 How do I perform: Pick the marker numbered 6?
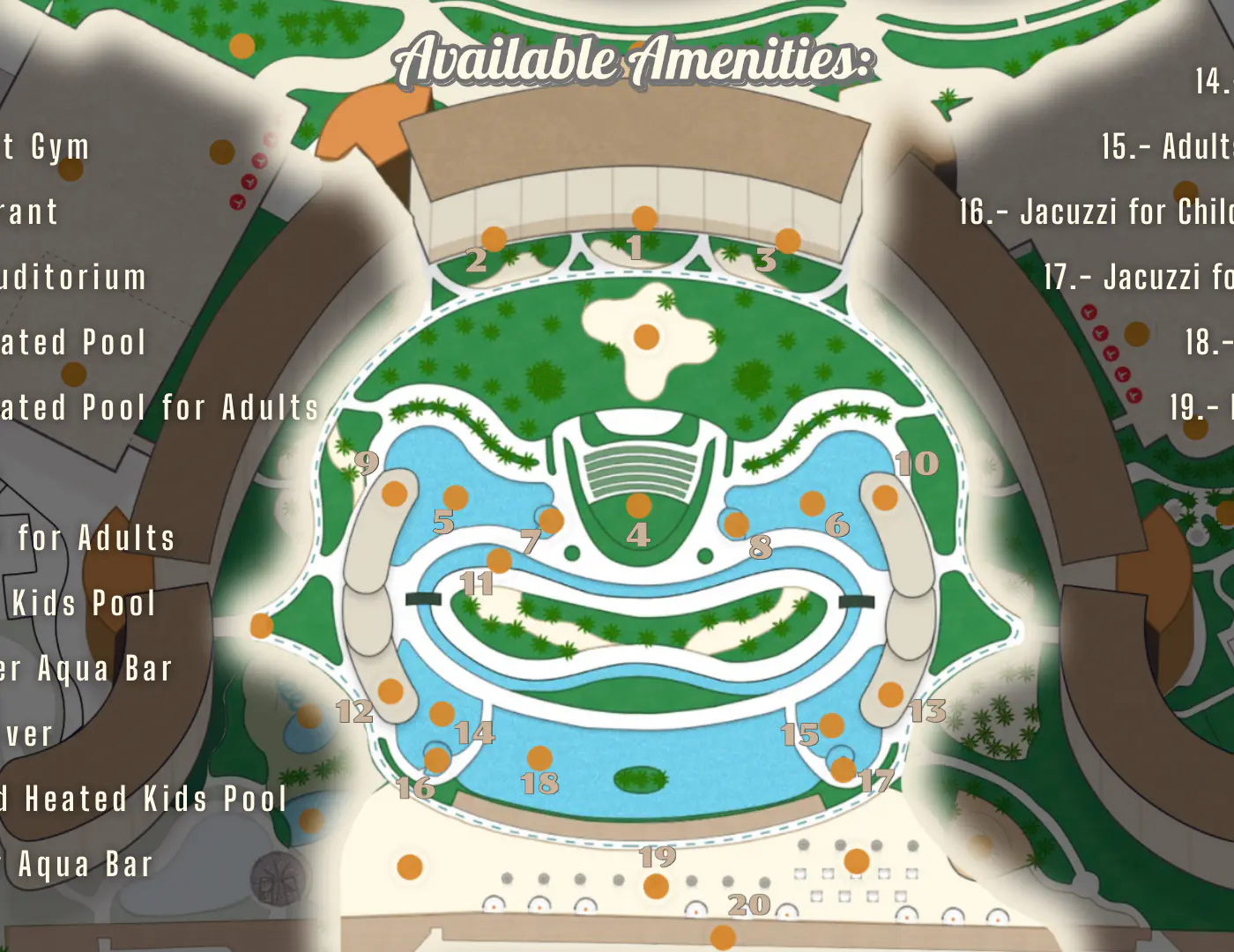812,503
